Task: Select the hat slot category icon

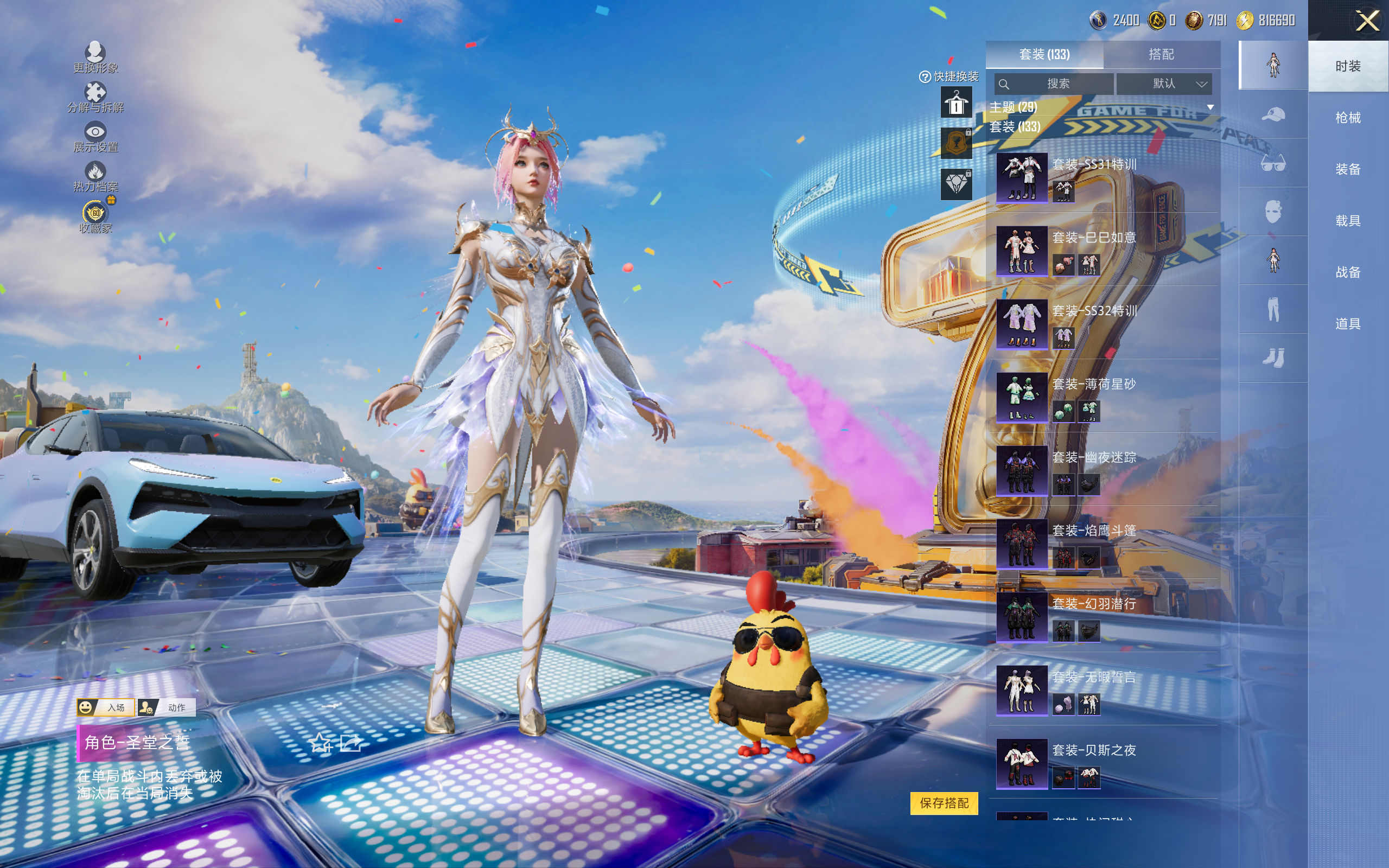Action: pyautogui.click(x=1273, y=114)
